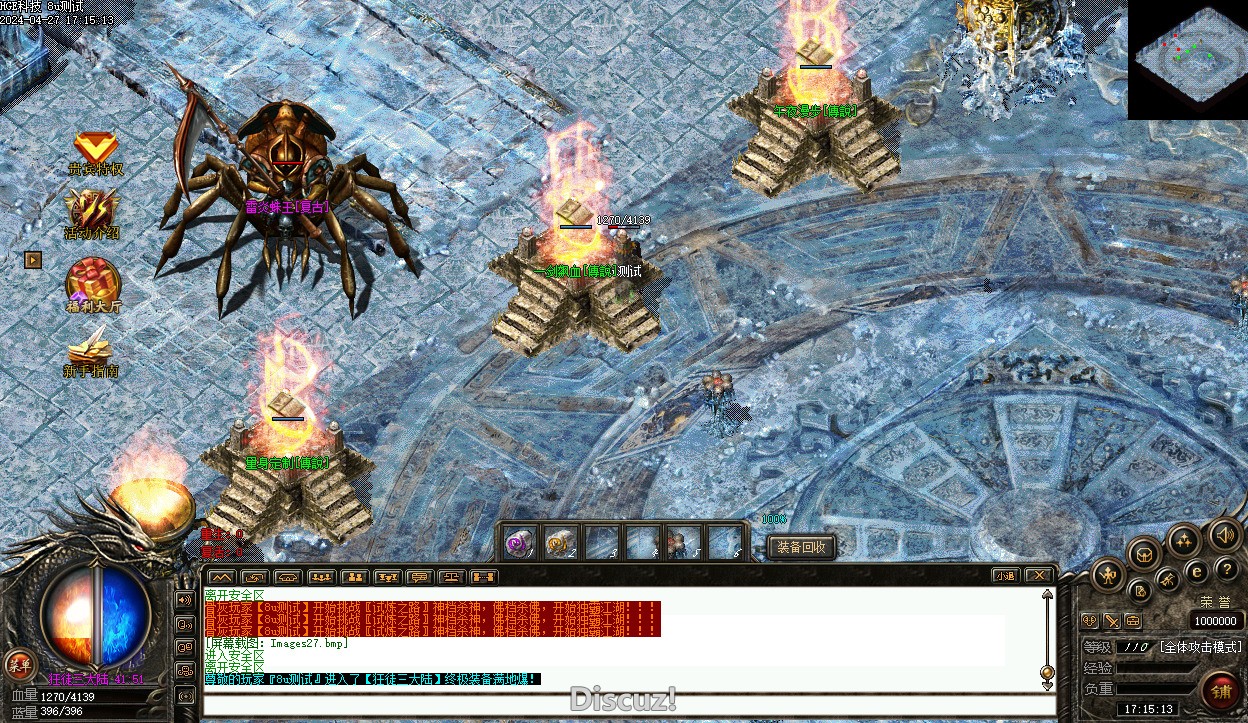This screenshot has width=1248, height=723.
Task: Use the purple scroll in hotbar slot 1
Action: (518, 543)
